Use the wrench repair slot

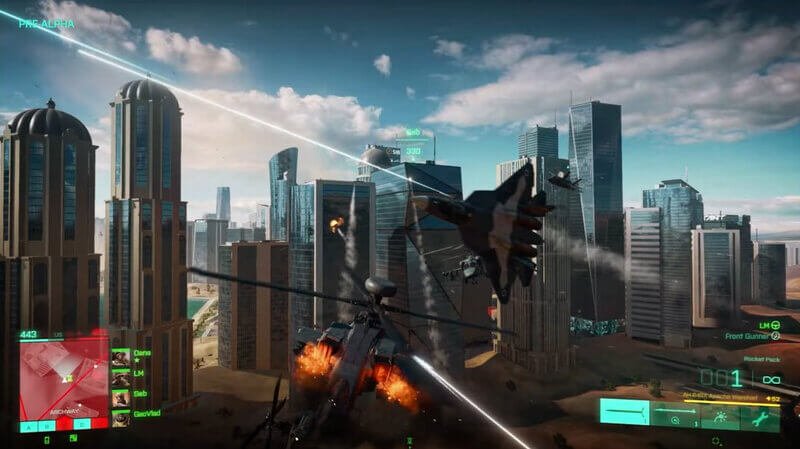(762, 412)
